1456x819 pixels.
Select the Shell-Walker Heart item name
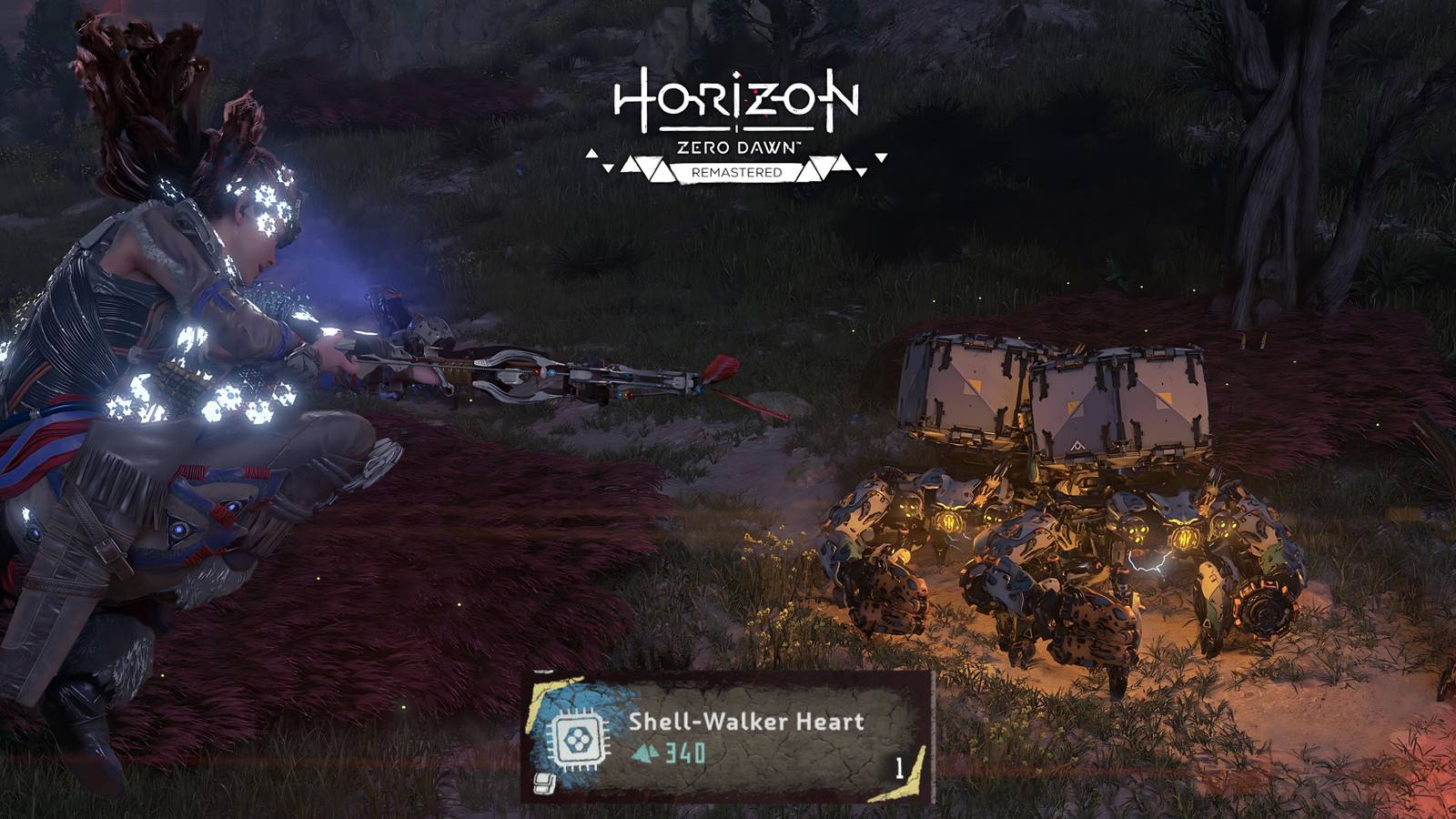coord(746,722)
